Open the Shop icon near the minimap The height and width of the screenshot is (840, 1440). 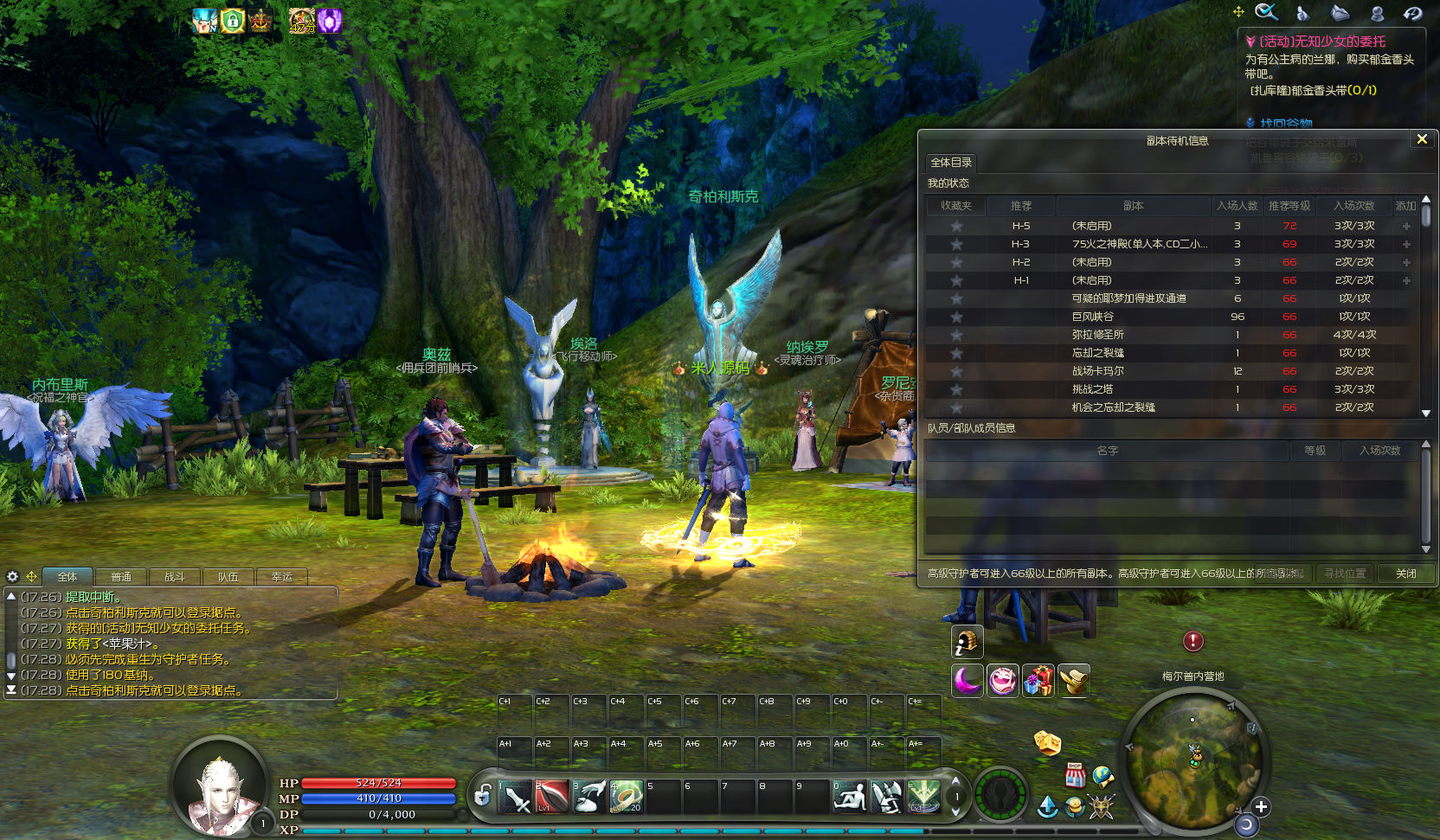[x=1075, y=774]
